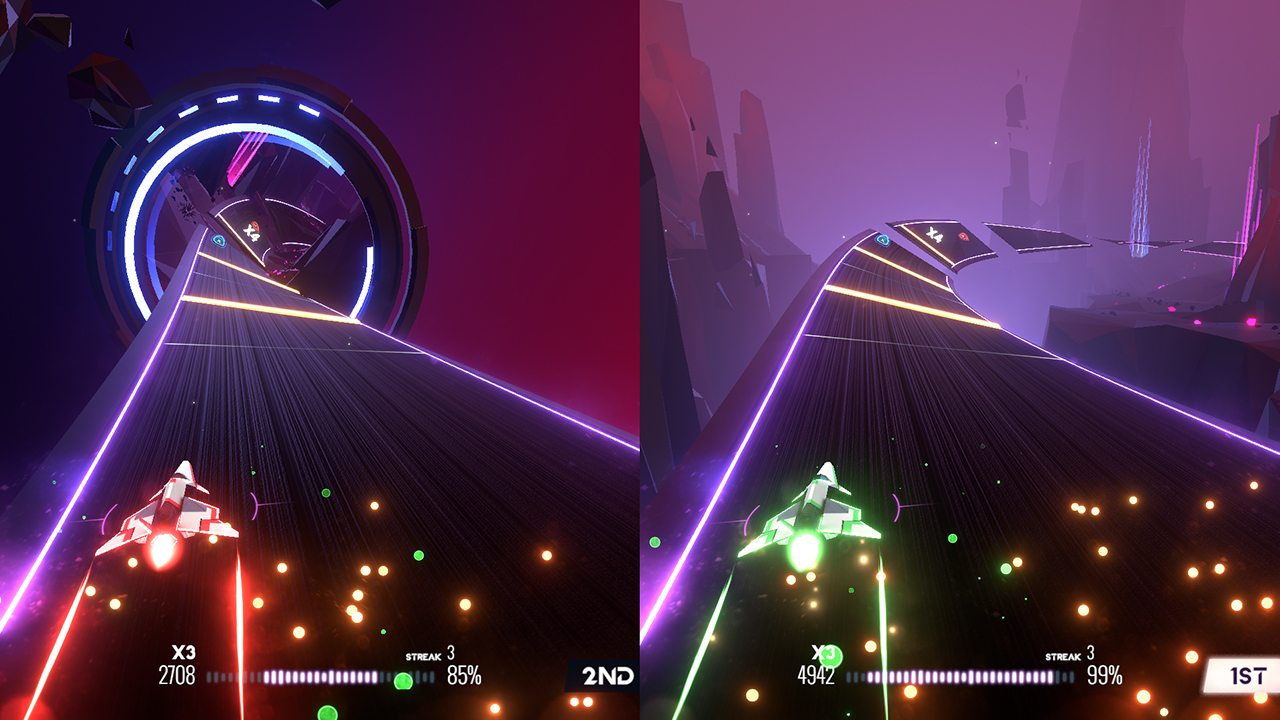Click the X4 multiplier pickup on left track
Screen dimensions: 1280x720
pyautogui.click(x=252, y=233)
